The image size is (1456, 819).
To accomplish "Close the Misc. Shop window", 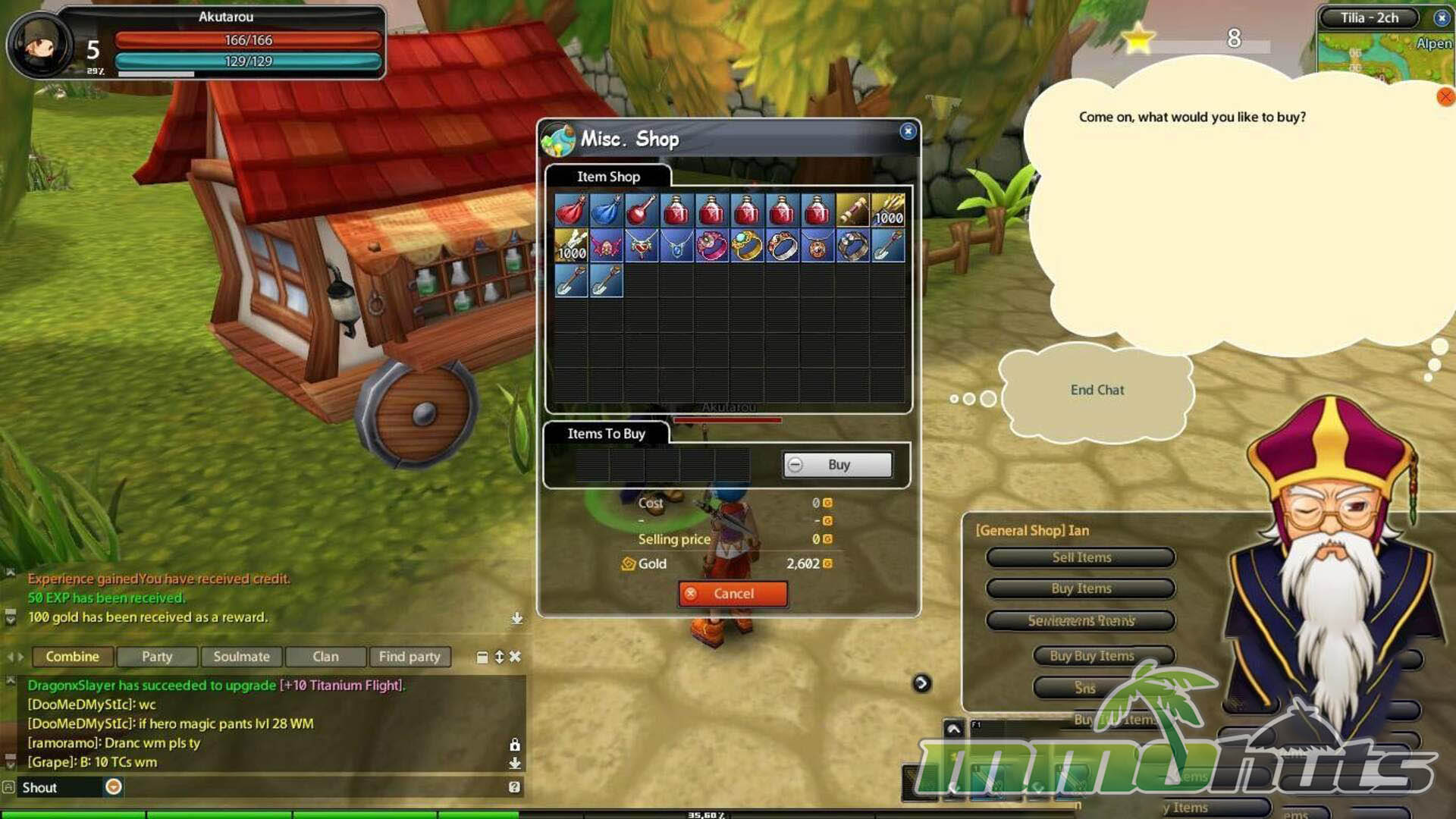I will tap(908, 131).
